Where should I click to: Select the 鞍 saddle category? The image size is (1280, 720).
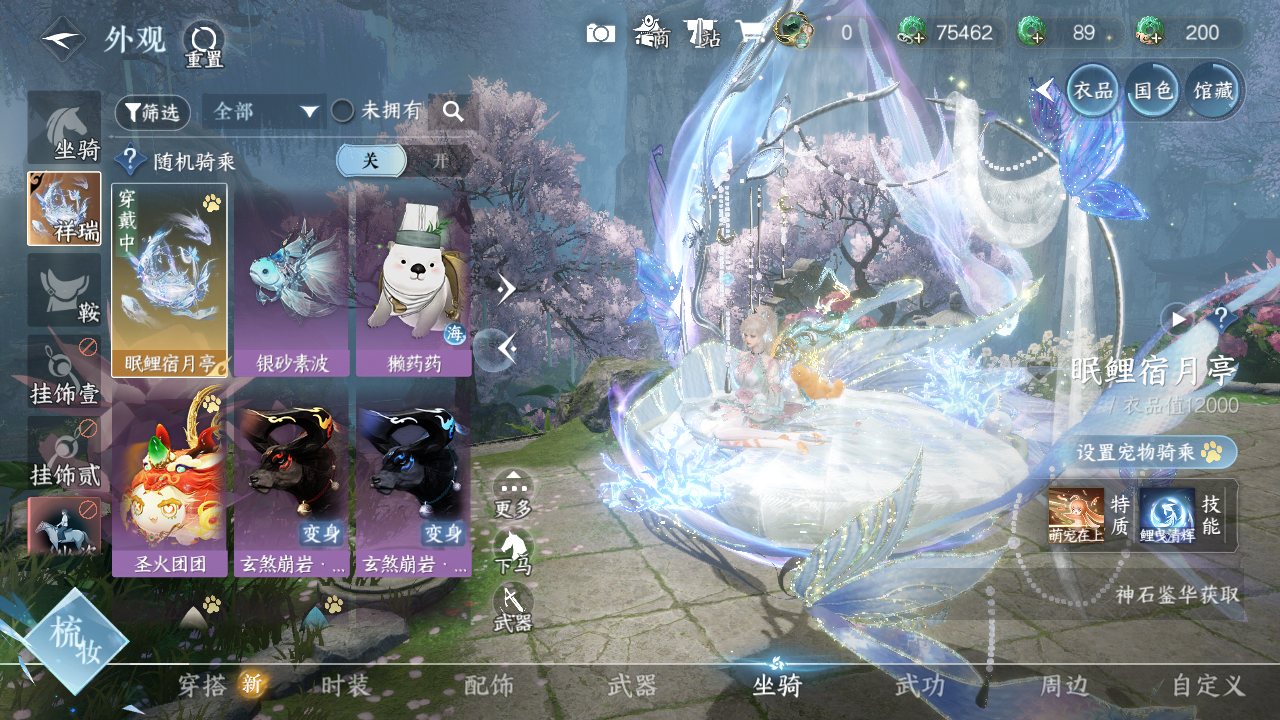65,290
